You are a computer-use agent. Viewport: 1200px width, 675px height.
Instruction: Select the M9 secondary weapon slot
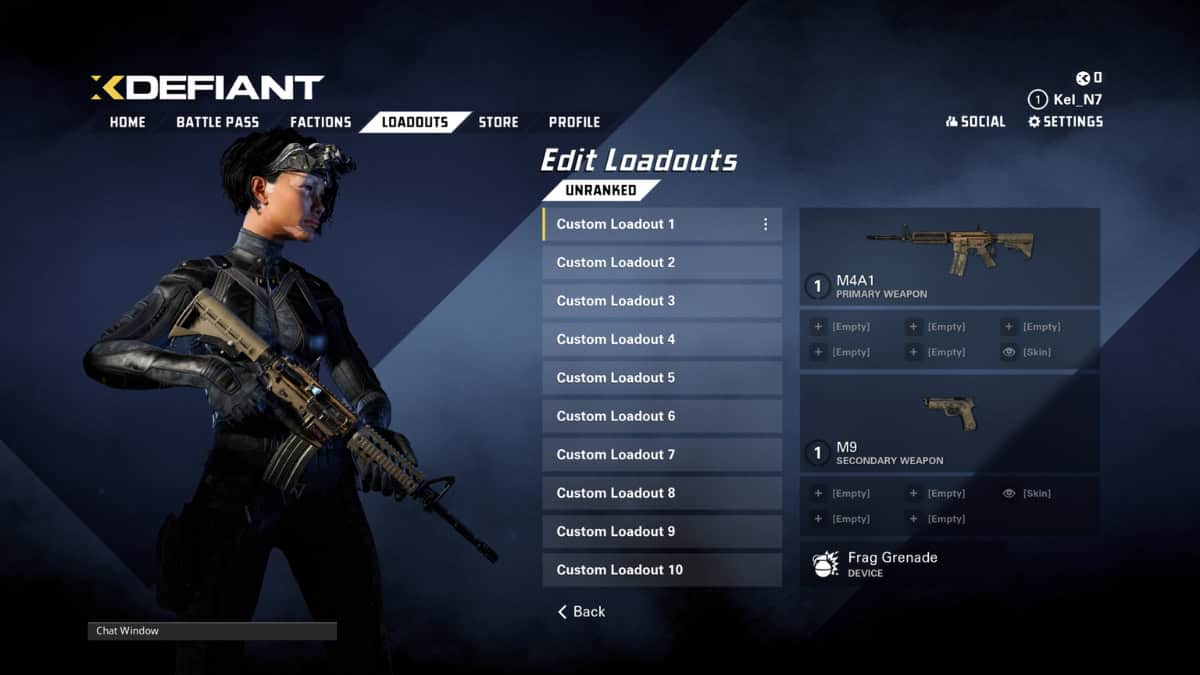click(949, 422)
